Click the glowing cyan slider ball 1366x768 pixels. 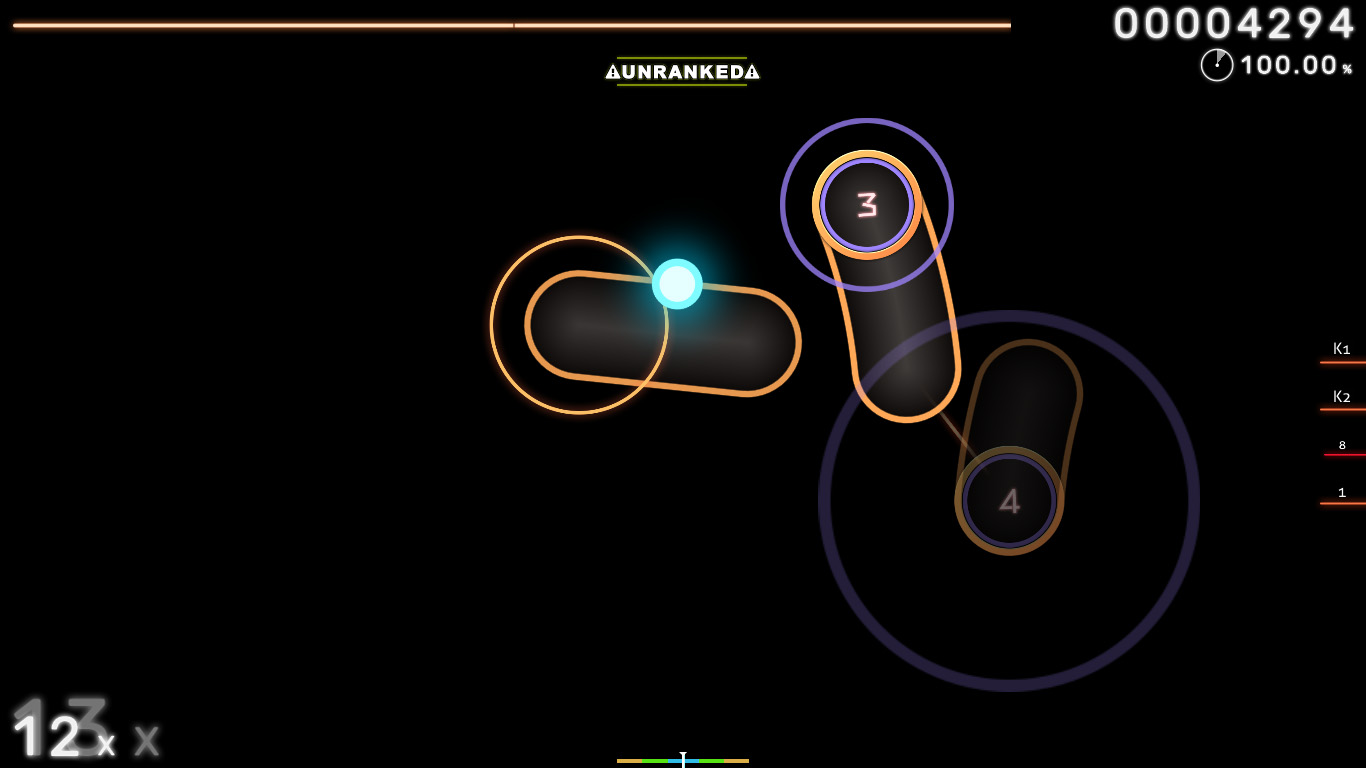(x=676, y=284)
